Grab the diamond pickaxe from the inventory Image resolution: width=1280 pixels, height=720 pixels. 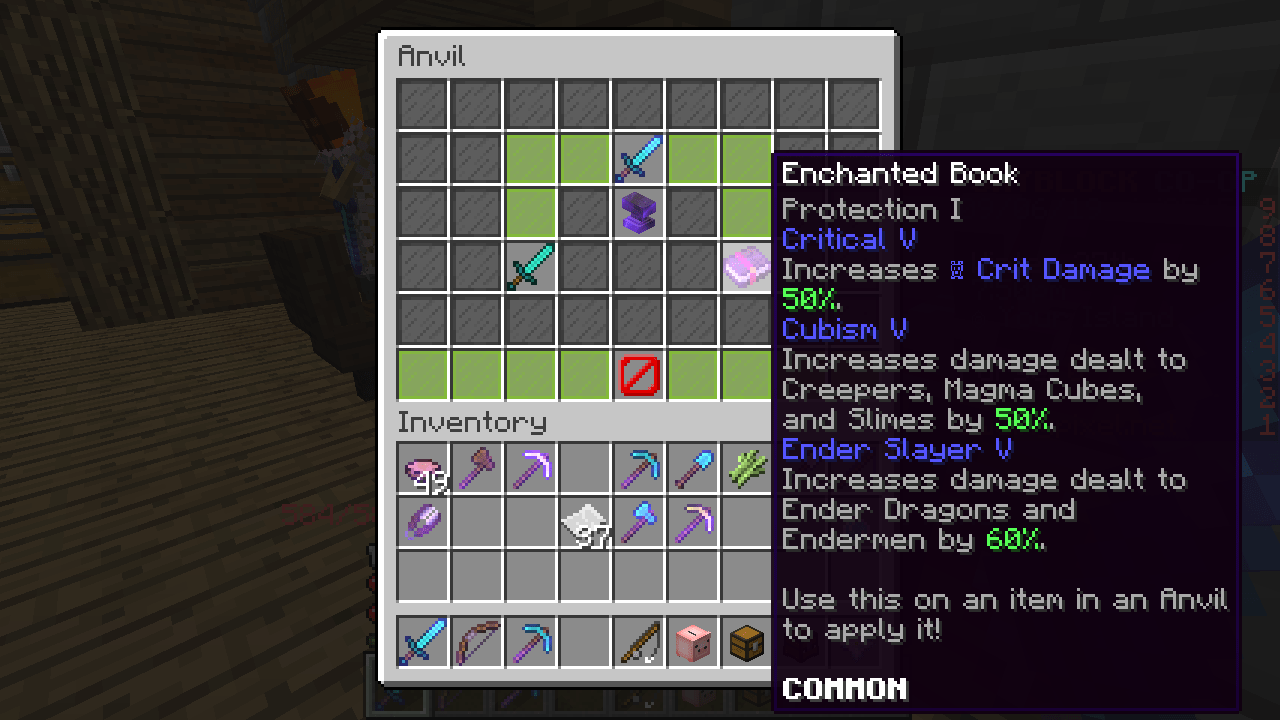(x=639, y=470)
